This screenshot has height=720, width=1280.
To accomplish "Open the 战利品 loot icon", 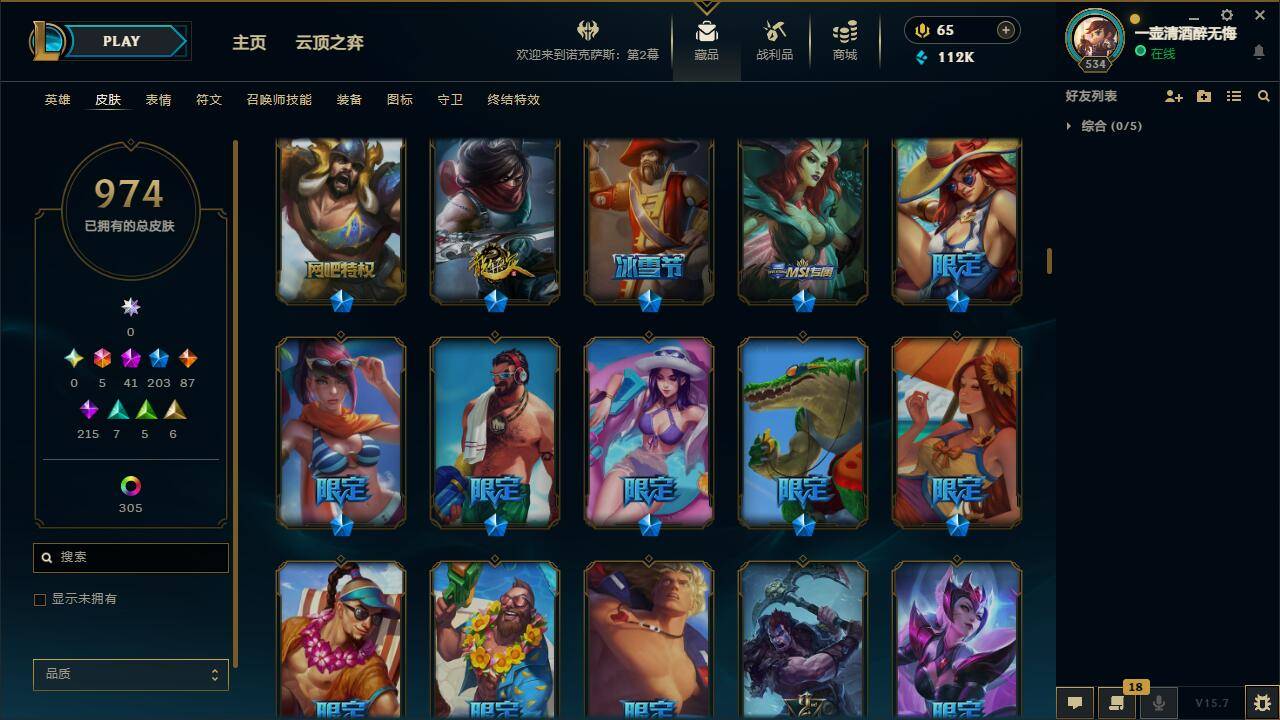I will (775, 30).
